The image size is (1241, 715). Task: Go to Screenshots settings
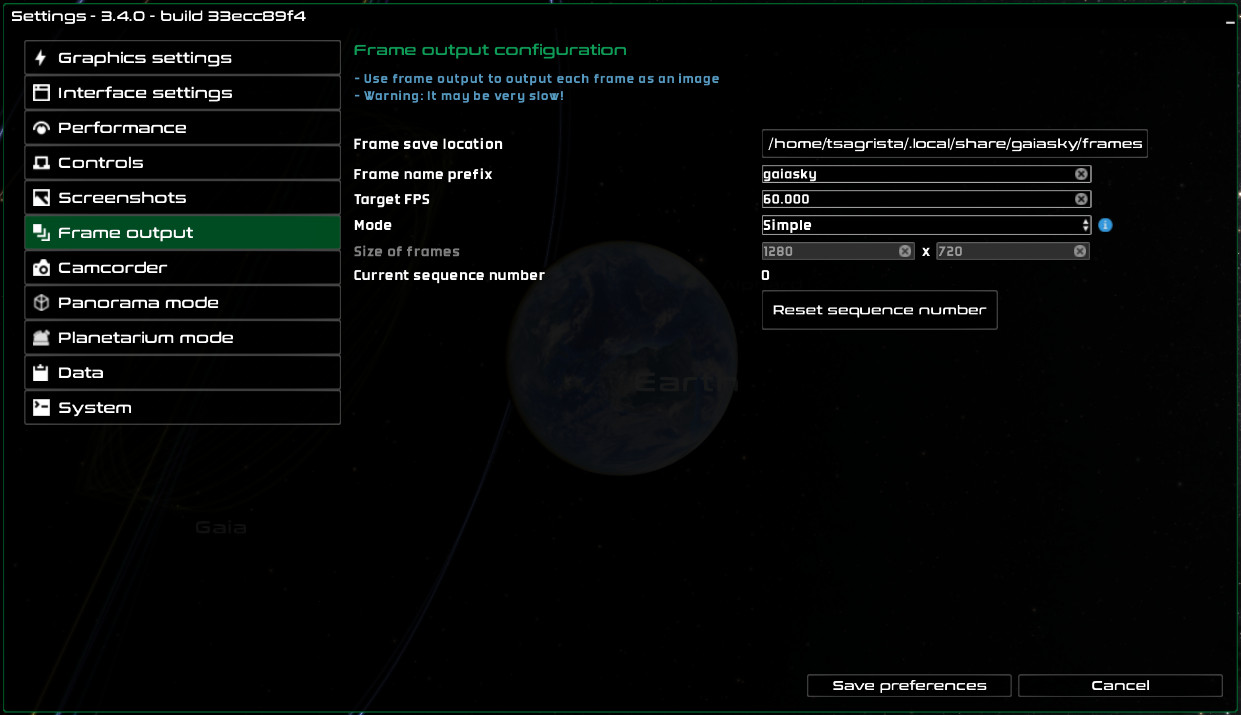coord(182,198)
